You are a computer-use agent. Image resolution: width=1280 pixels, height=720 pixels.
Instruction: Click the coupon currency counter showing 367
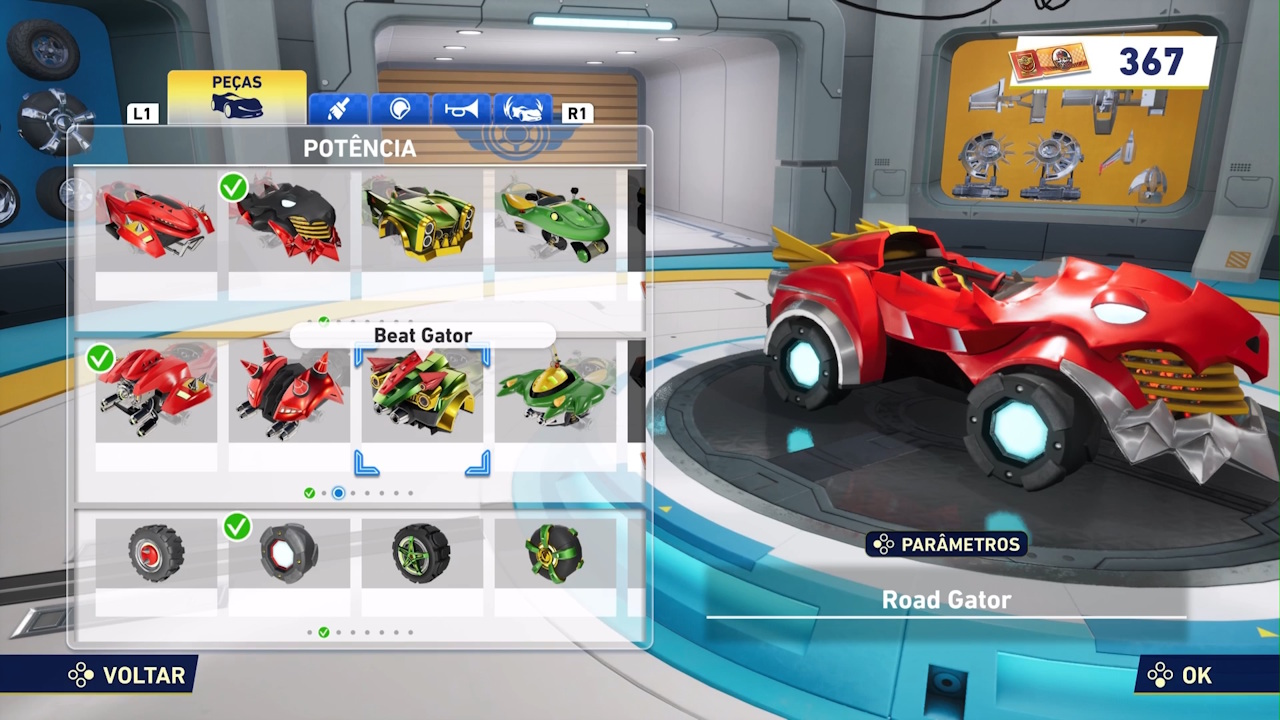(x=1100, y=62)
